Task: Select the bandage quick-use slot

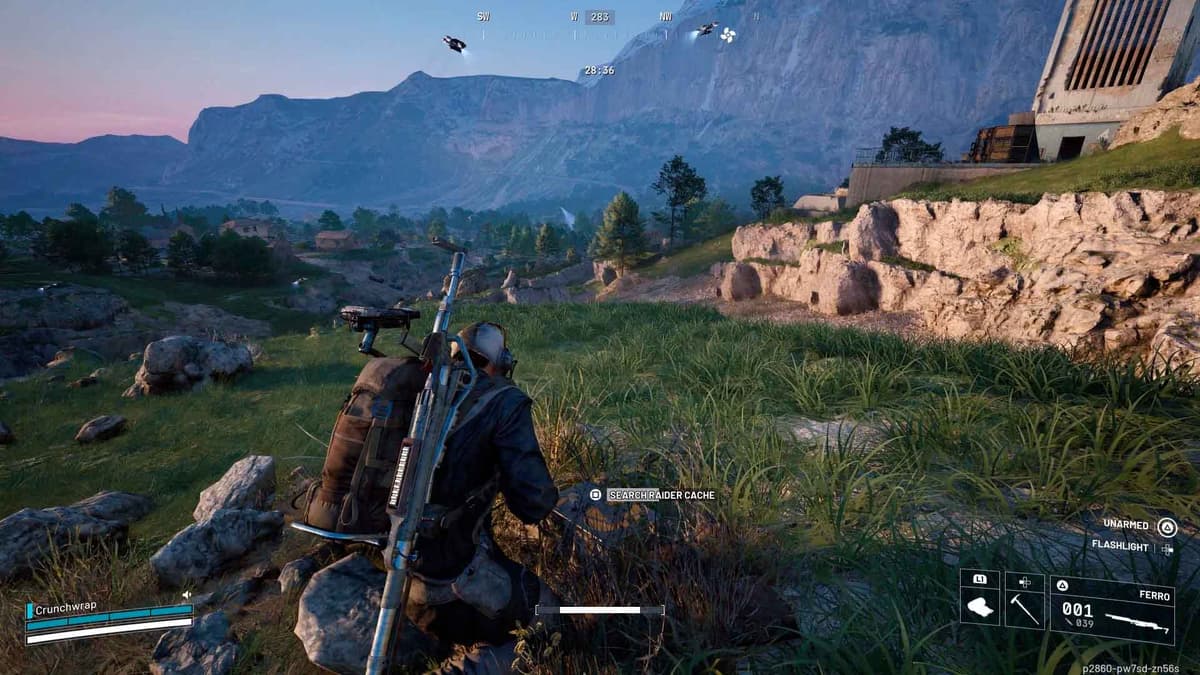Action: (980, 602)
